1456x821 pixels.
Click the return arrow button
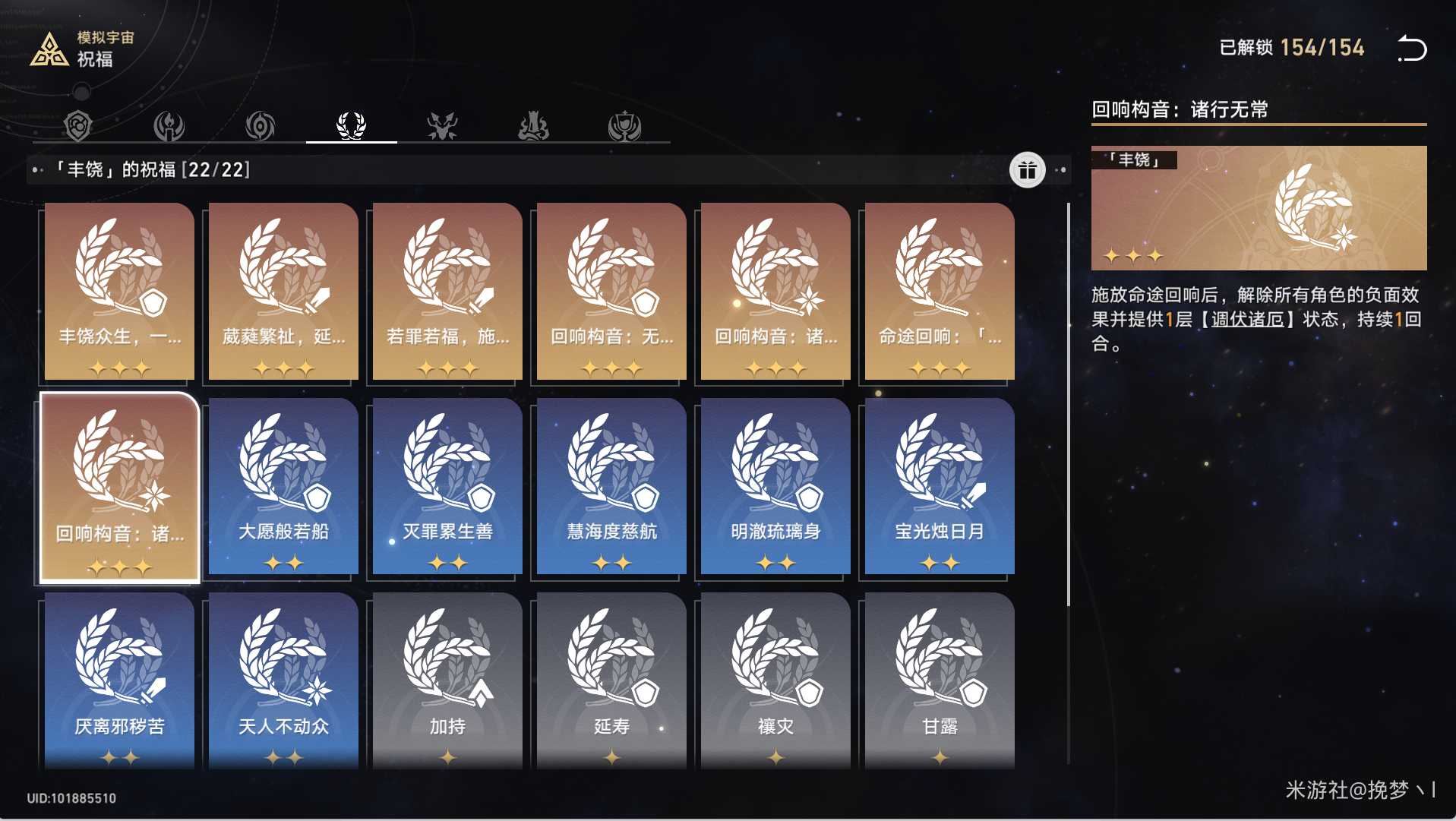tap(1412, 49)
